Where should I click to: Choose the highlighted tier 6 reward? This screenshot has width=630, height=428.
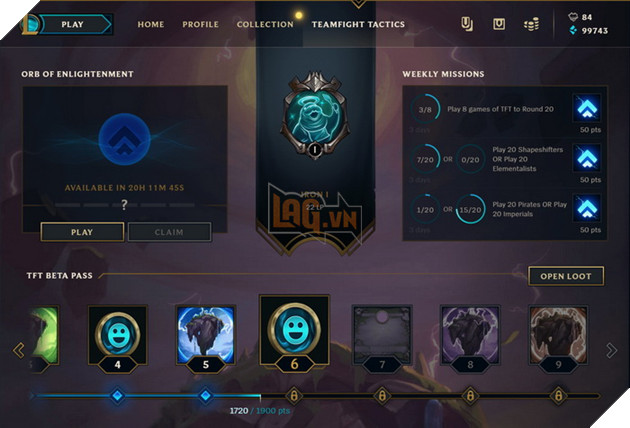[294, 329]
